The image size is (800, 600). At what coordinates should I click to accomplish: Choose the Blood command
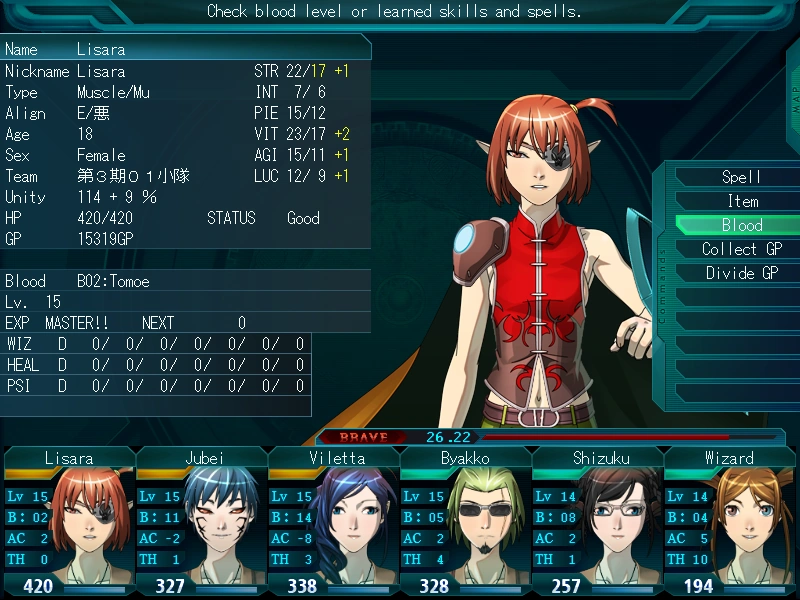click(x=741, y=225)
